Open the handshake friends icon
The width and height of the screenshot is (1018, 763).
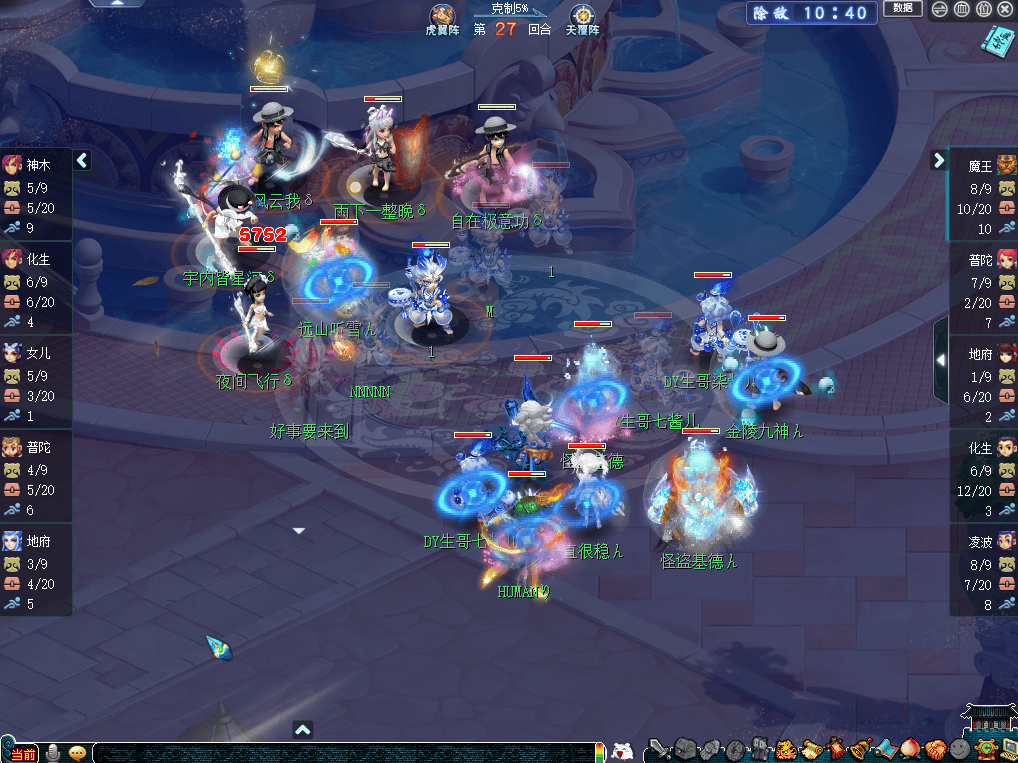coord(935,749)
